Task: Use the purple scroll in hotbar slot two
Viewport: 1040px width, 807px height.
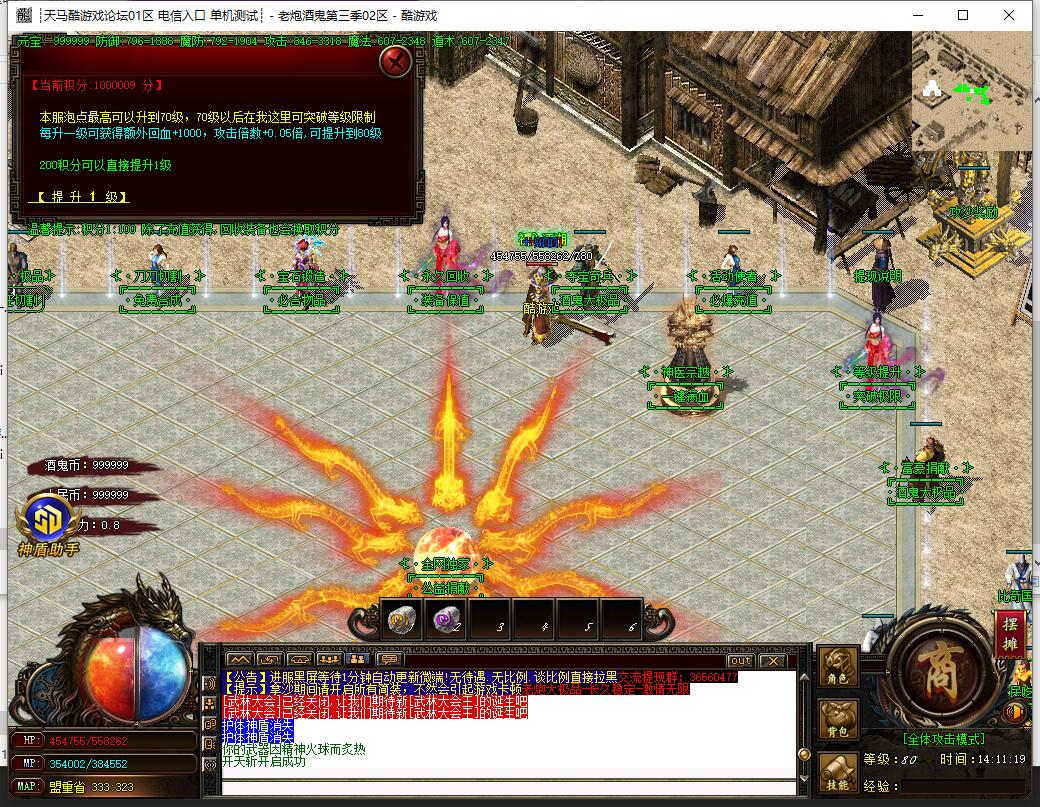Action: [445, 621]
